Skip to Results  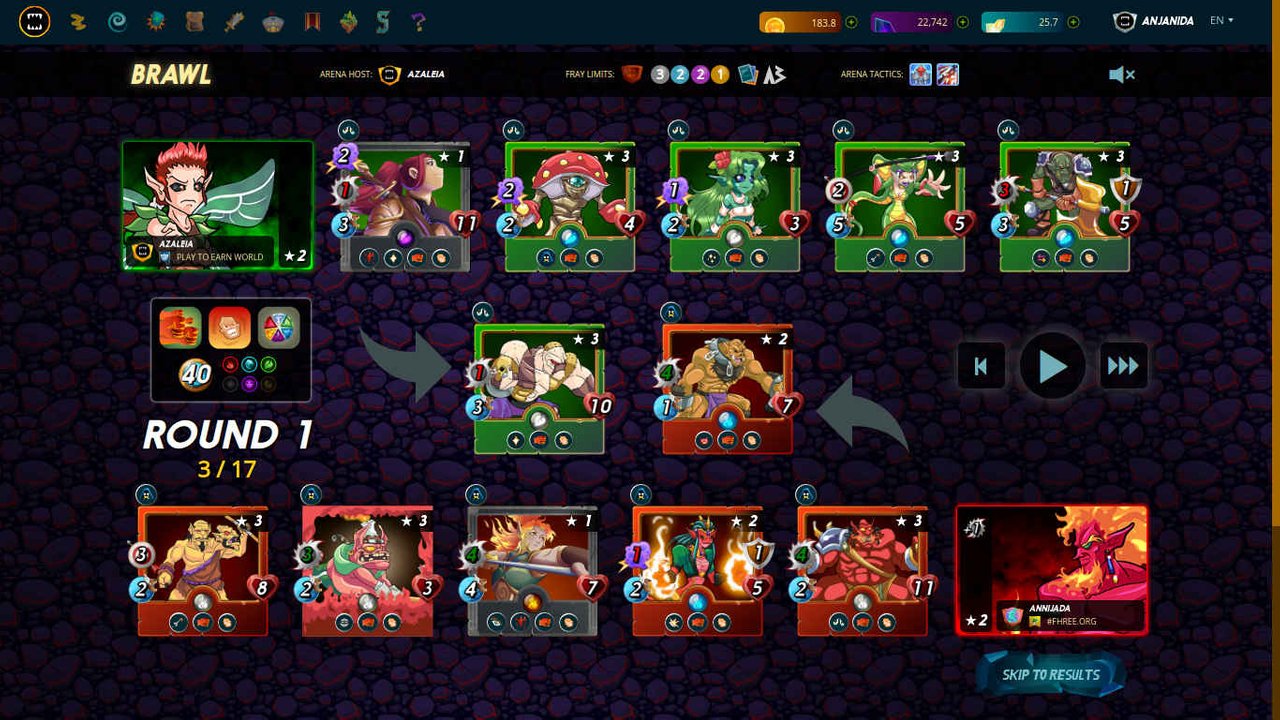1050,675
